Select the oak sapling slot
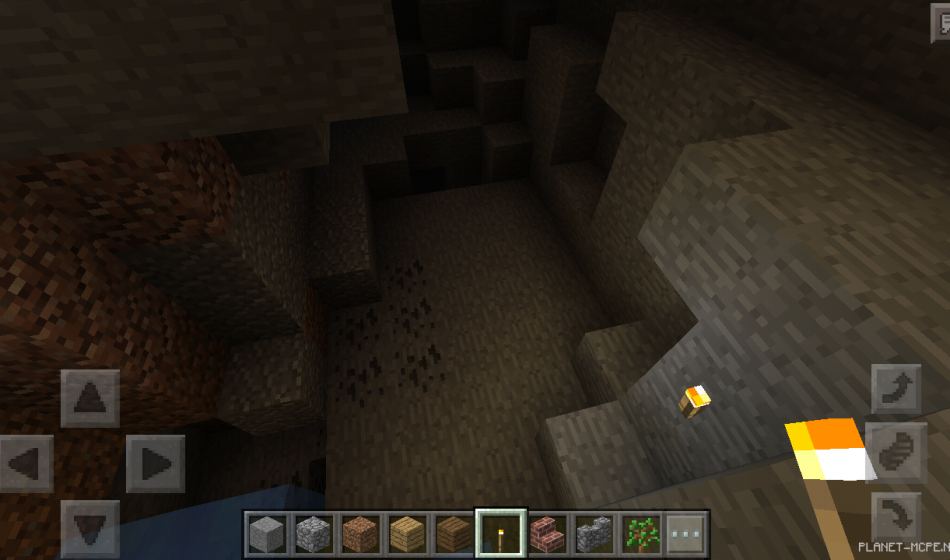 (x=639, y=533)
